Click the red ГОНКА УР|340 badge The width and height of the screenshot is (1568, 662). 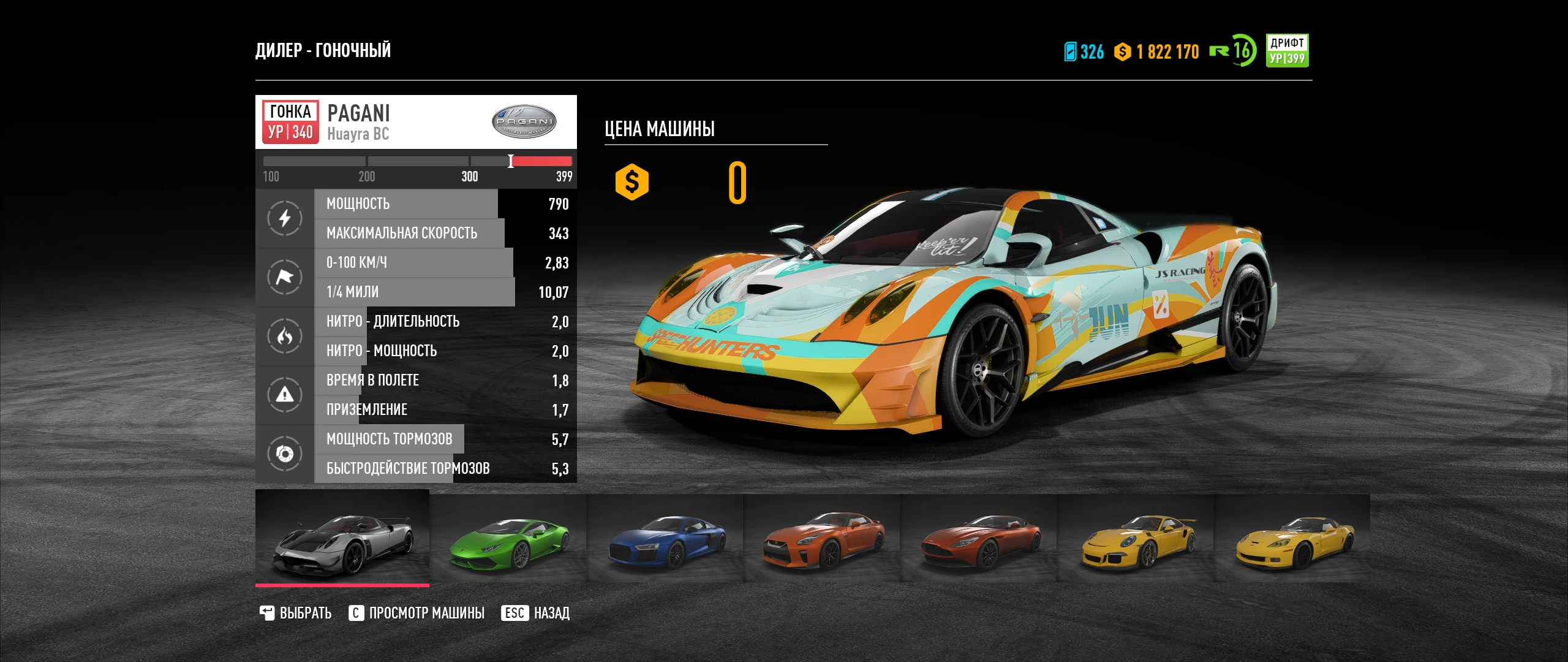tap(289, 121)
